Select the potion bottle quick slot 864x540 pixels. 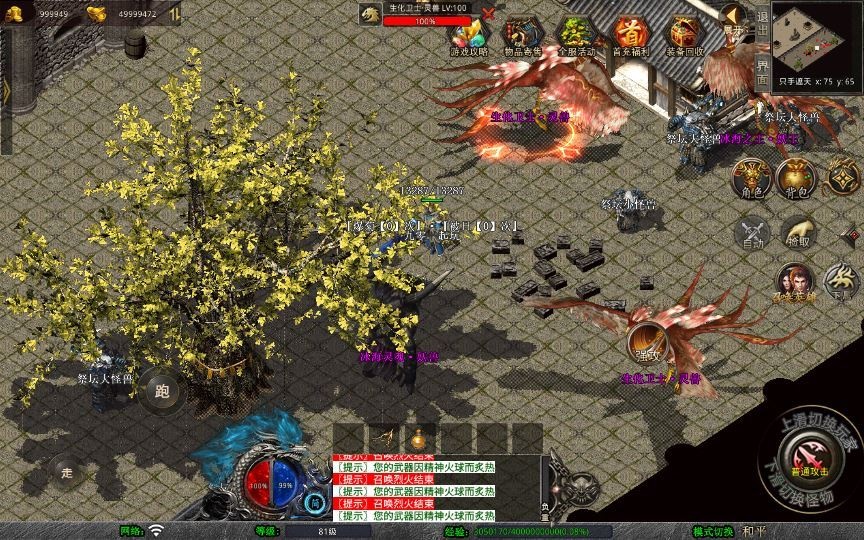pos(419,437)
